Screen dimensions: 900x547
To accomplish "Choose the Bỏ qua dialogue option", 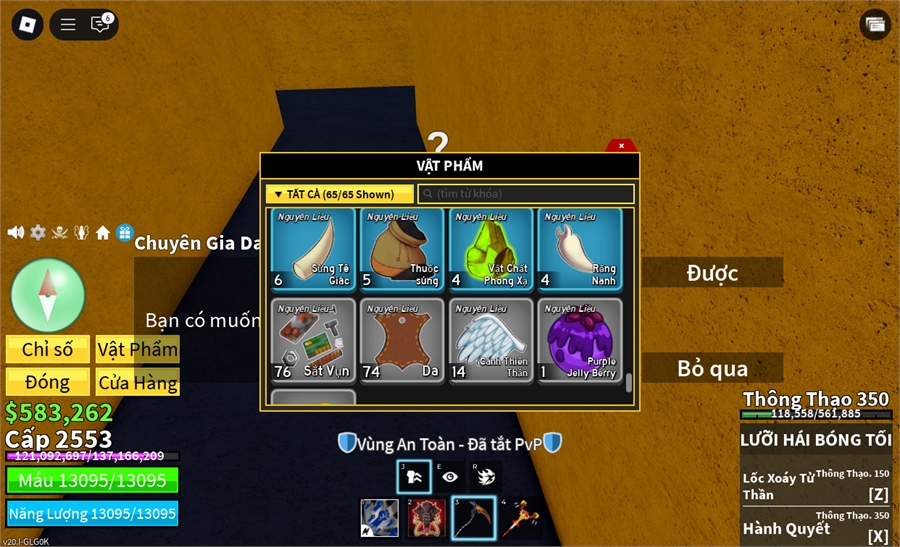I will (x=712, y=368).
